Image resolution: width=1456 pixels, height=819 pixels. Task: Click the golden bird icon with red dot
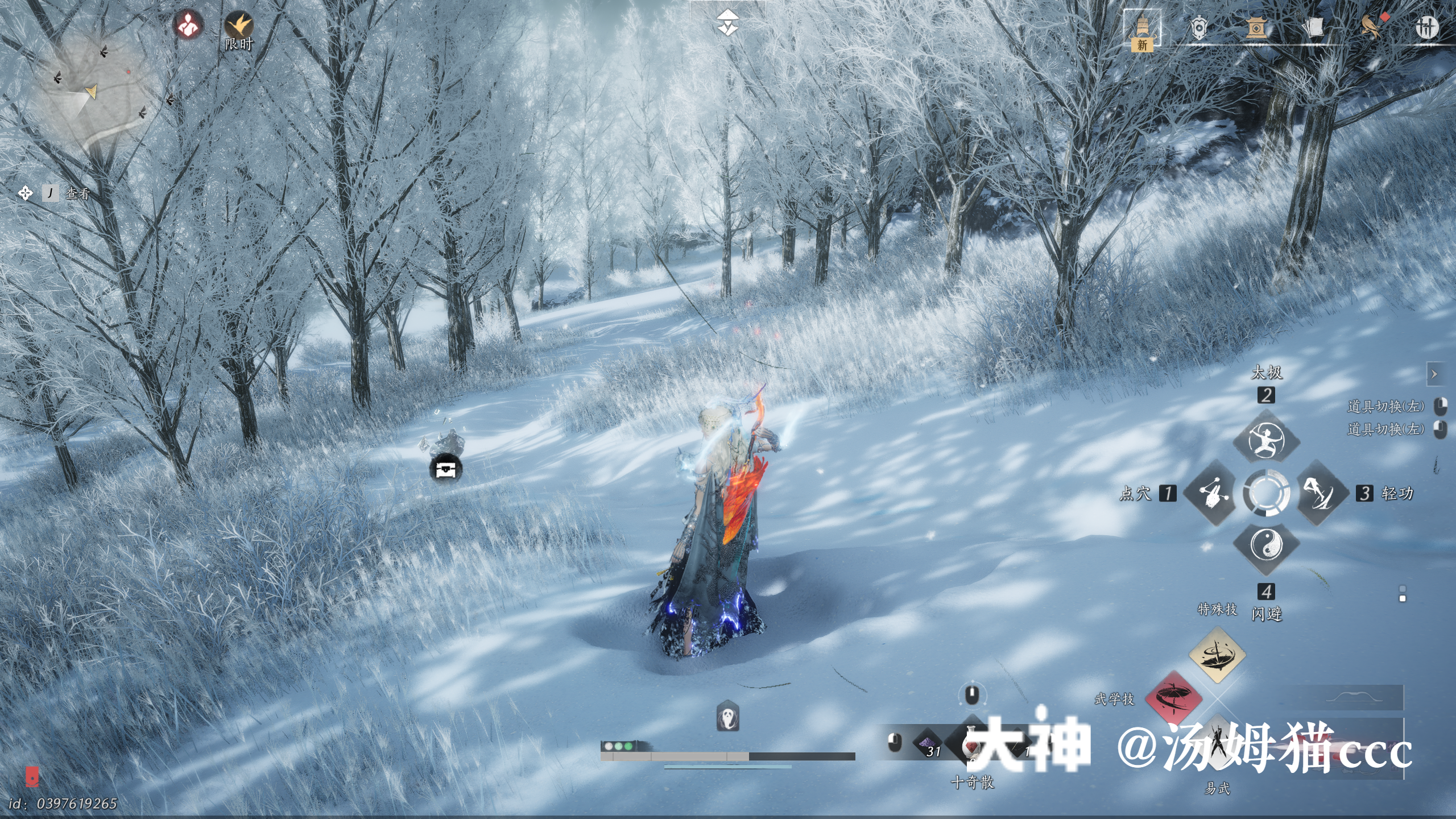click(x=1372, y=26)
